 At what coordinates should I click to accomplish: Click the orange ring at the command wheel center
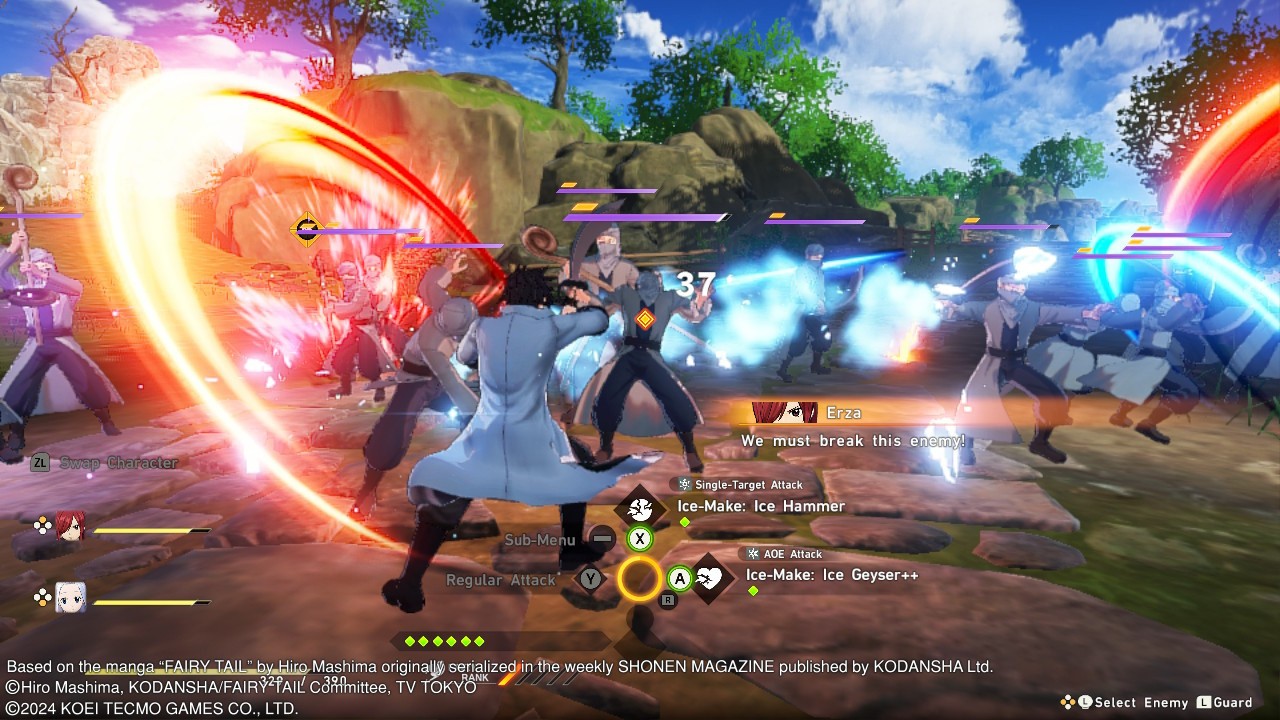(639, 579)
